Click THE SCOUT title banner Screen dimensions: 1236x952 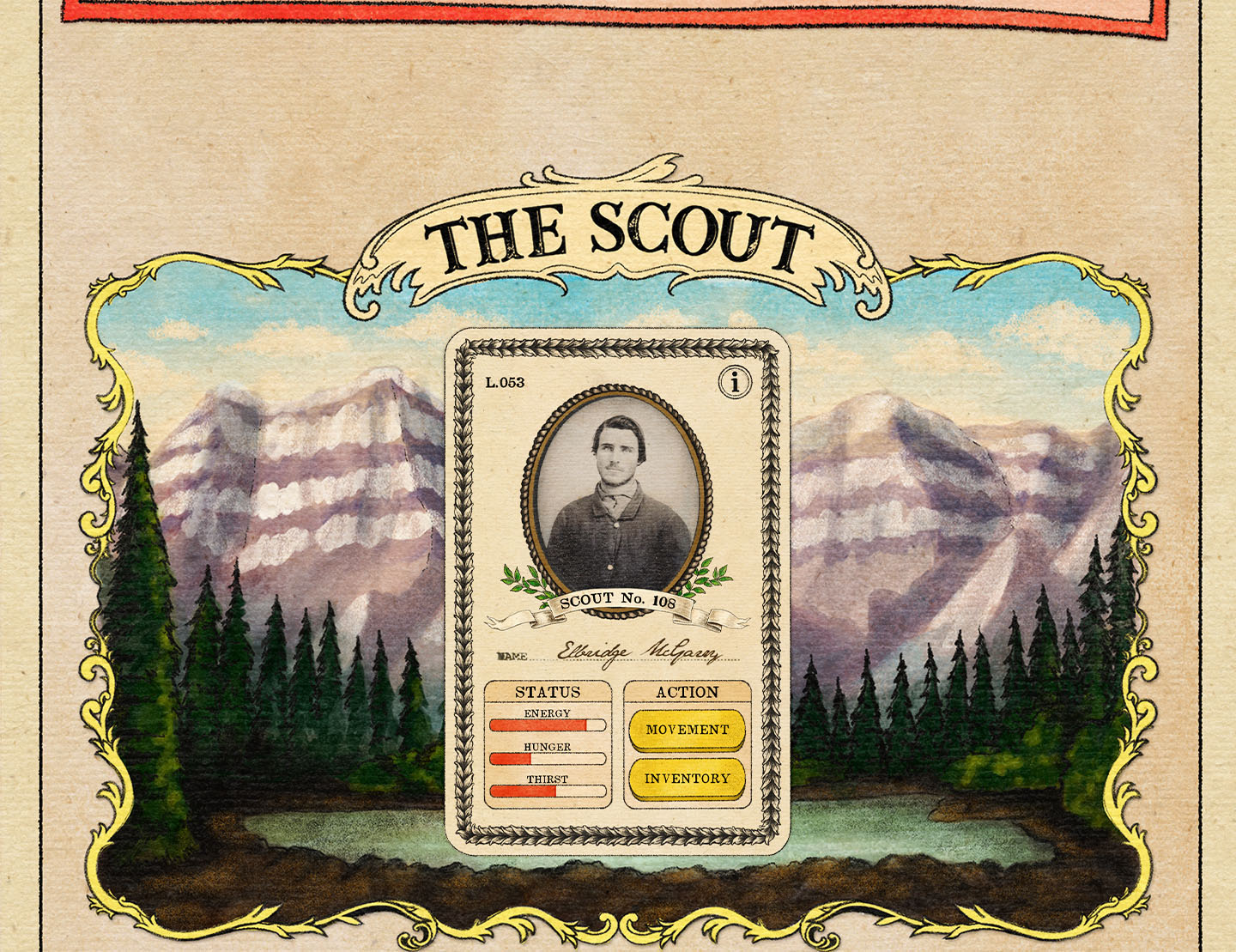620,233
